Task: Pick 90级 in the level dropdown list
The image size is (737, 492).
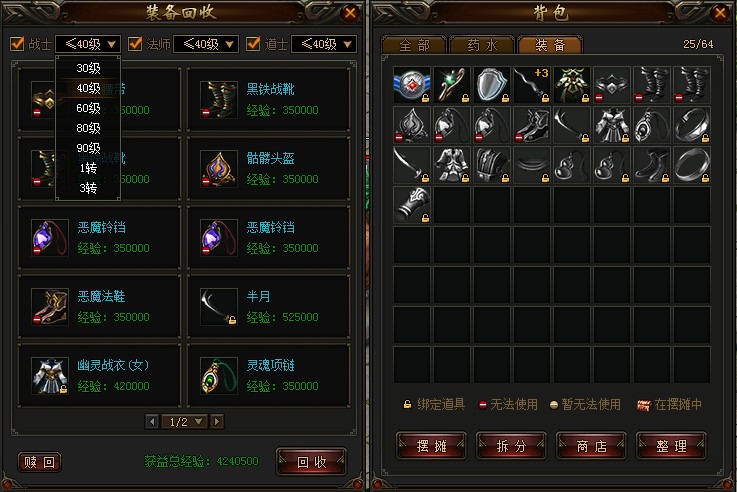Action: coord(88,147)
